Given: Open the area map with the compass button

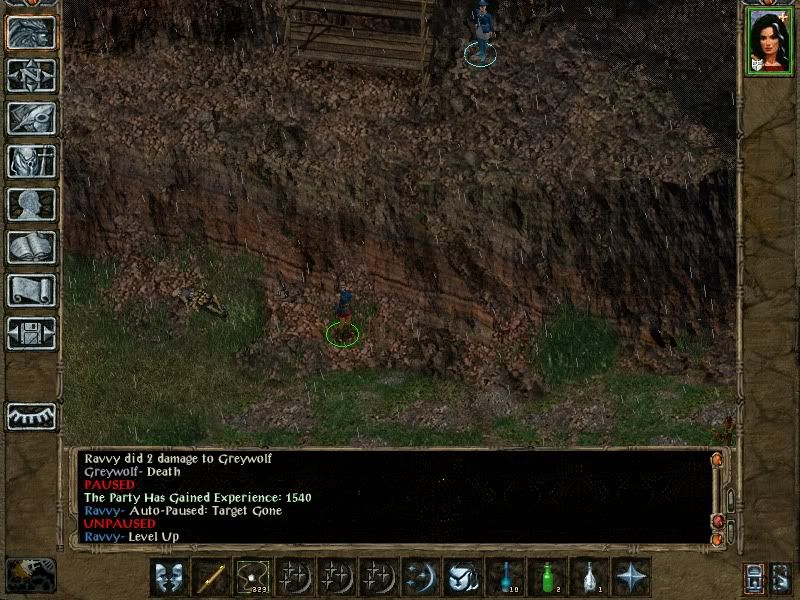Looking at the screenshot, I should [31, 75].
